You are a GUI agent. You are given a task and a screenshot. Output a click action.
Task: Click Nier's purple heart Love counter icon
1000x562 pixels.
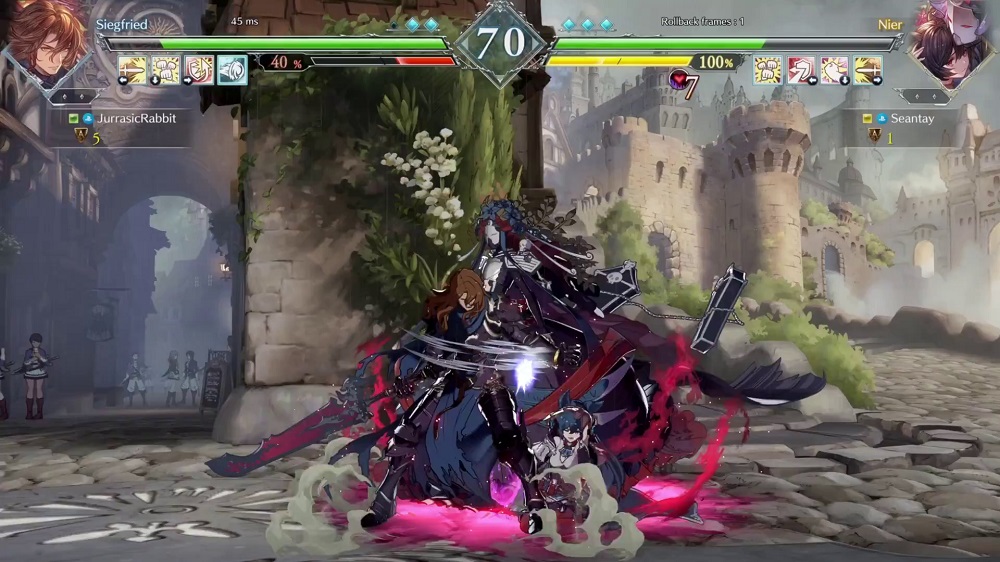pos(679,79)
